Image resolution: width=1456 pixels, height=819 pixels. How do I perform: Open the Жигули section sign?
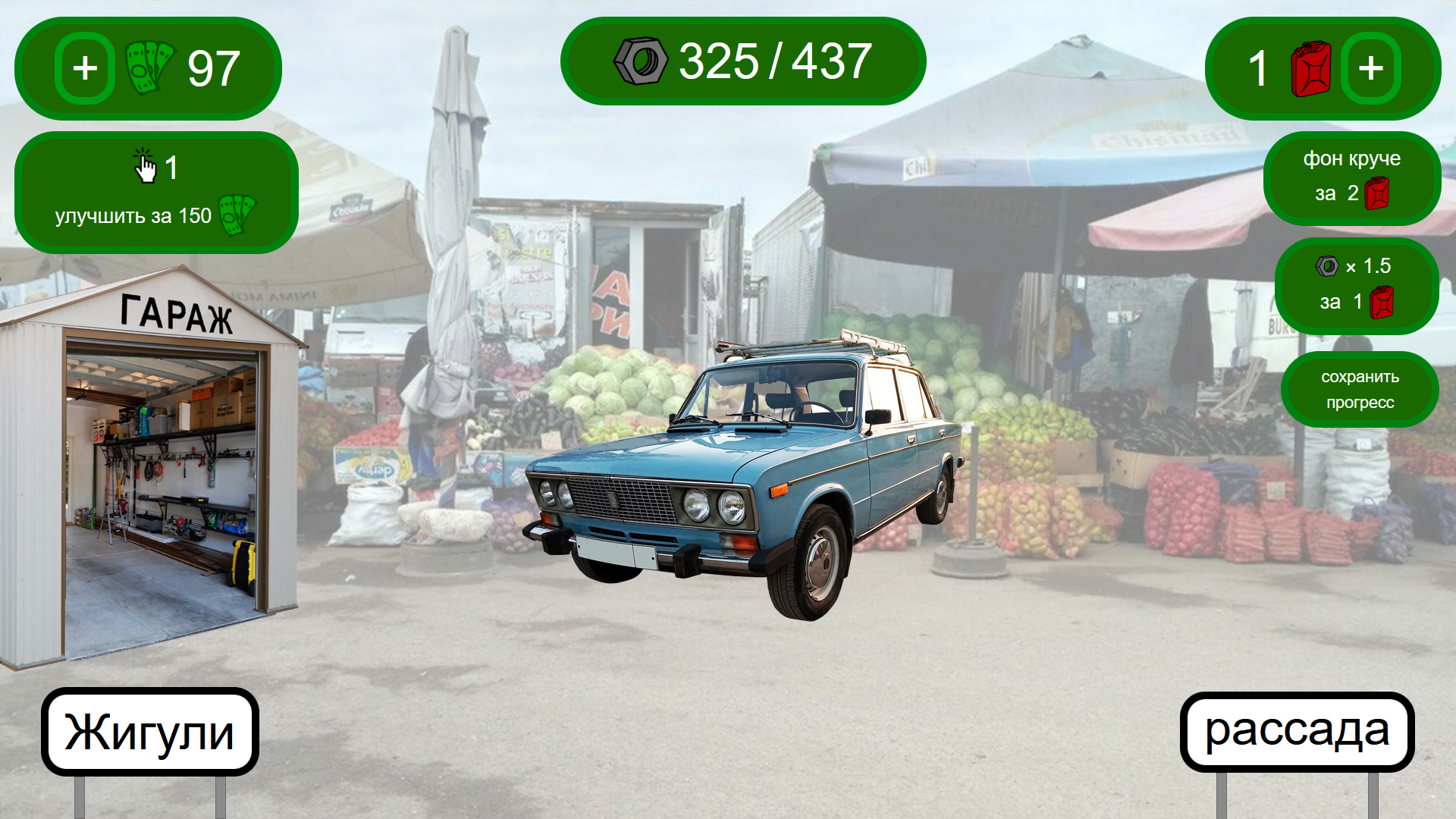[149, 730]
